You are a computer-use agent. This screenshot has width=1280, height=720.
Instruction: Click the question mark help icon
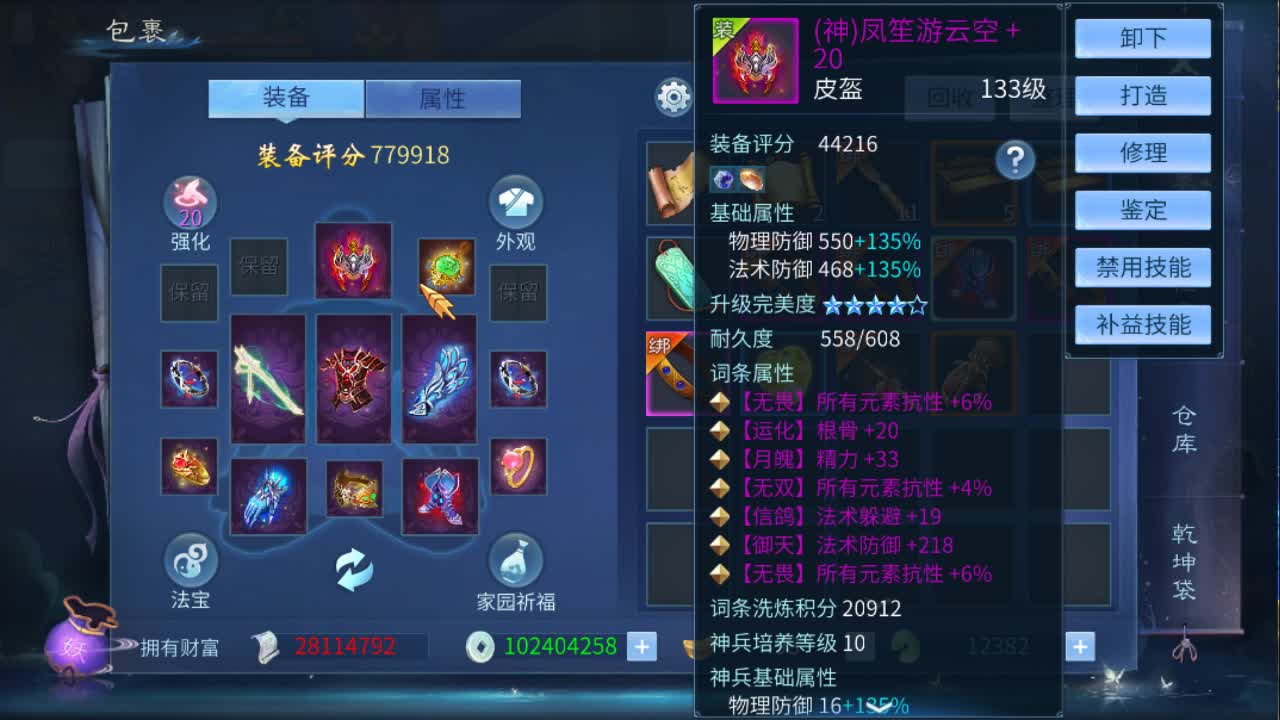[1016, 160]
